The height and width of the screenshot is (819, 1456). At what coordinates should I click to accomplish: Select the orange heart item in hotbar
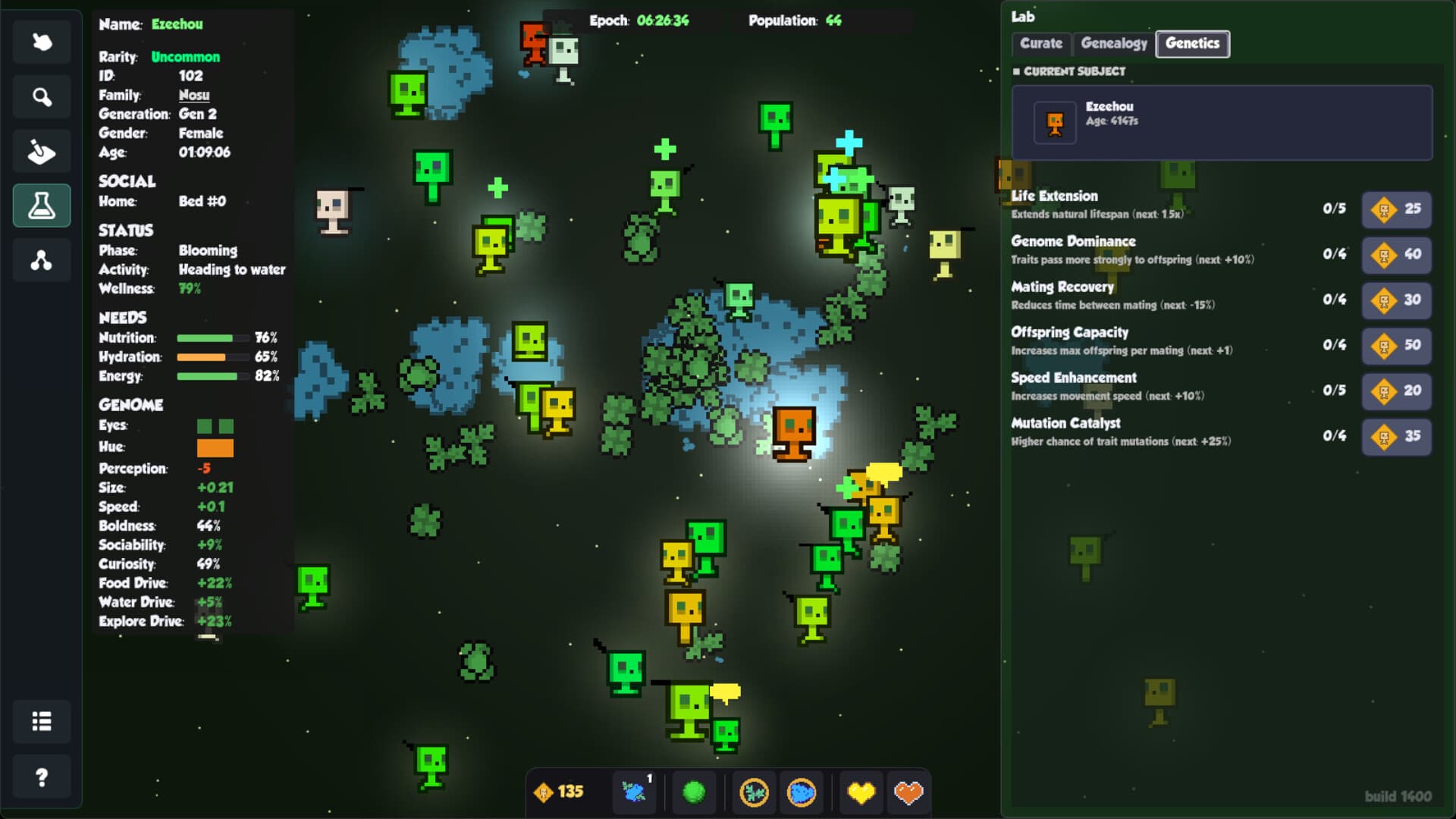[907, 792]
